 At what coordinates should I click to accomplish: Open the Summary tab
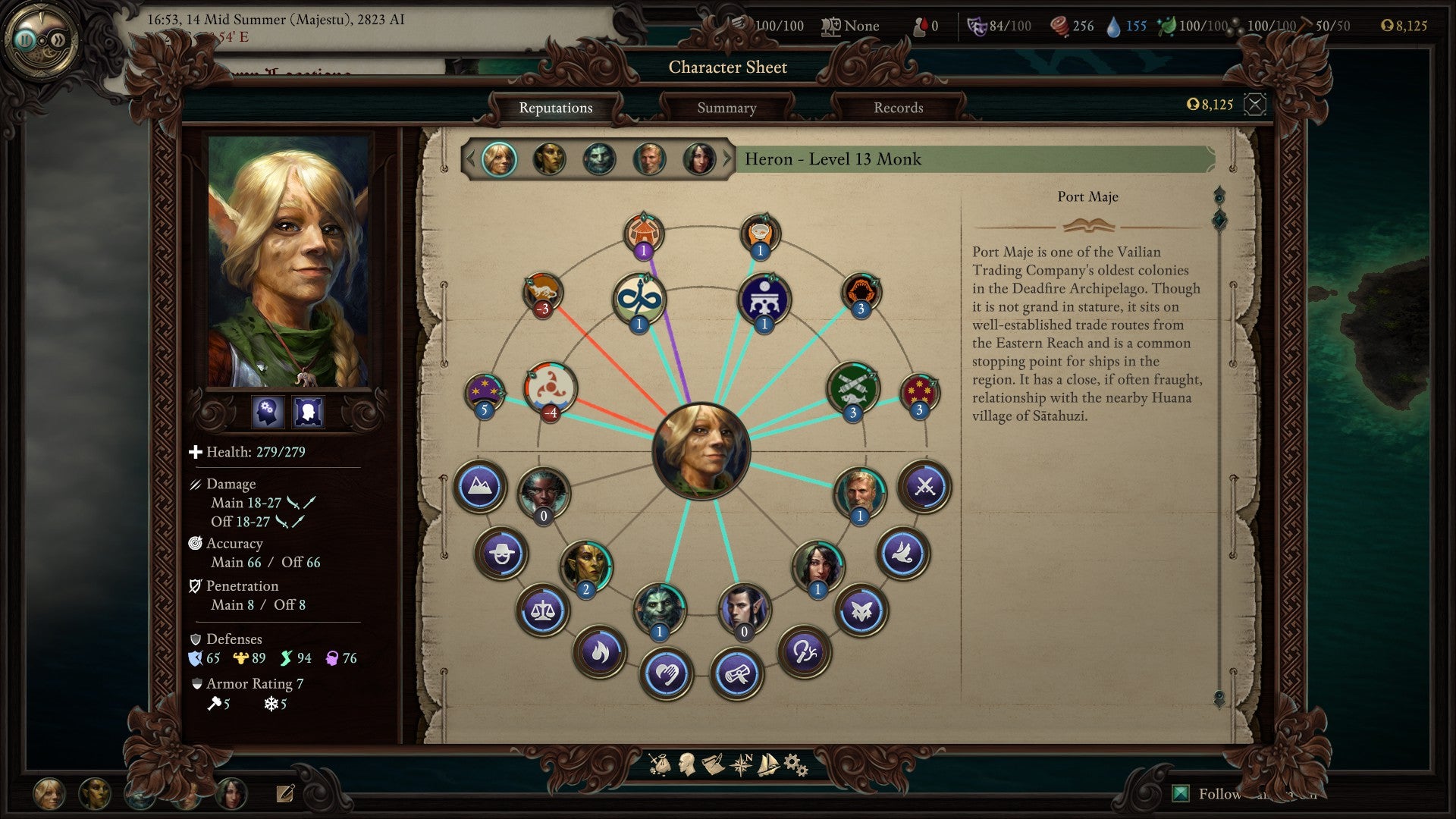pyautogui.click(x=726, y=108)
